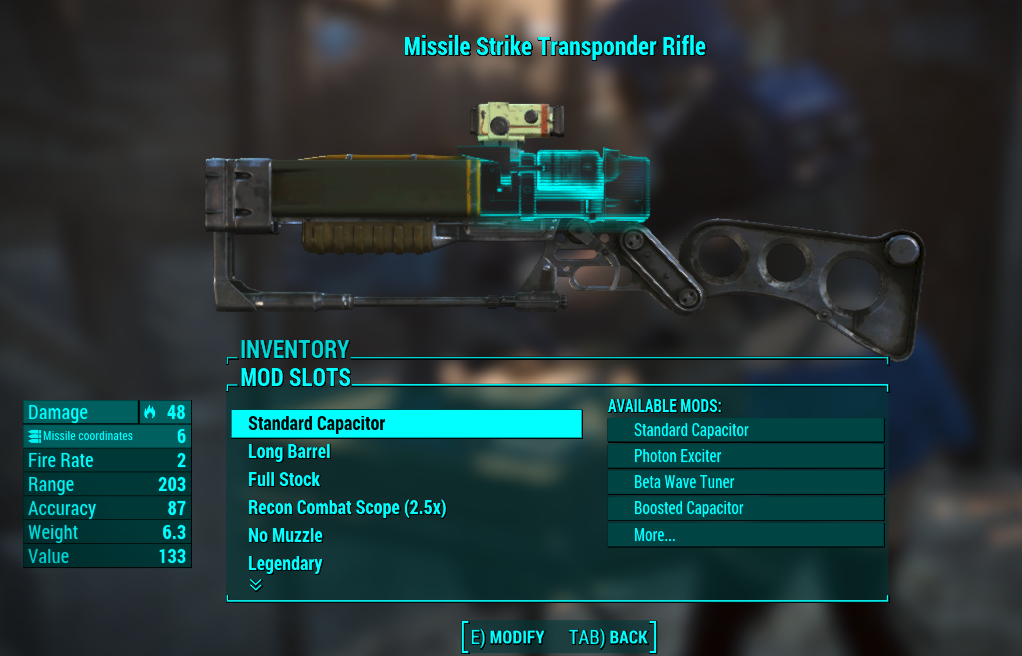Pick the Boosted Capacitor mod
1022x656 pixels.
[745, 508]
